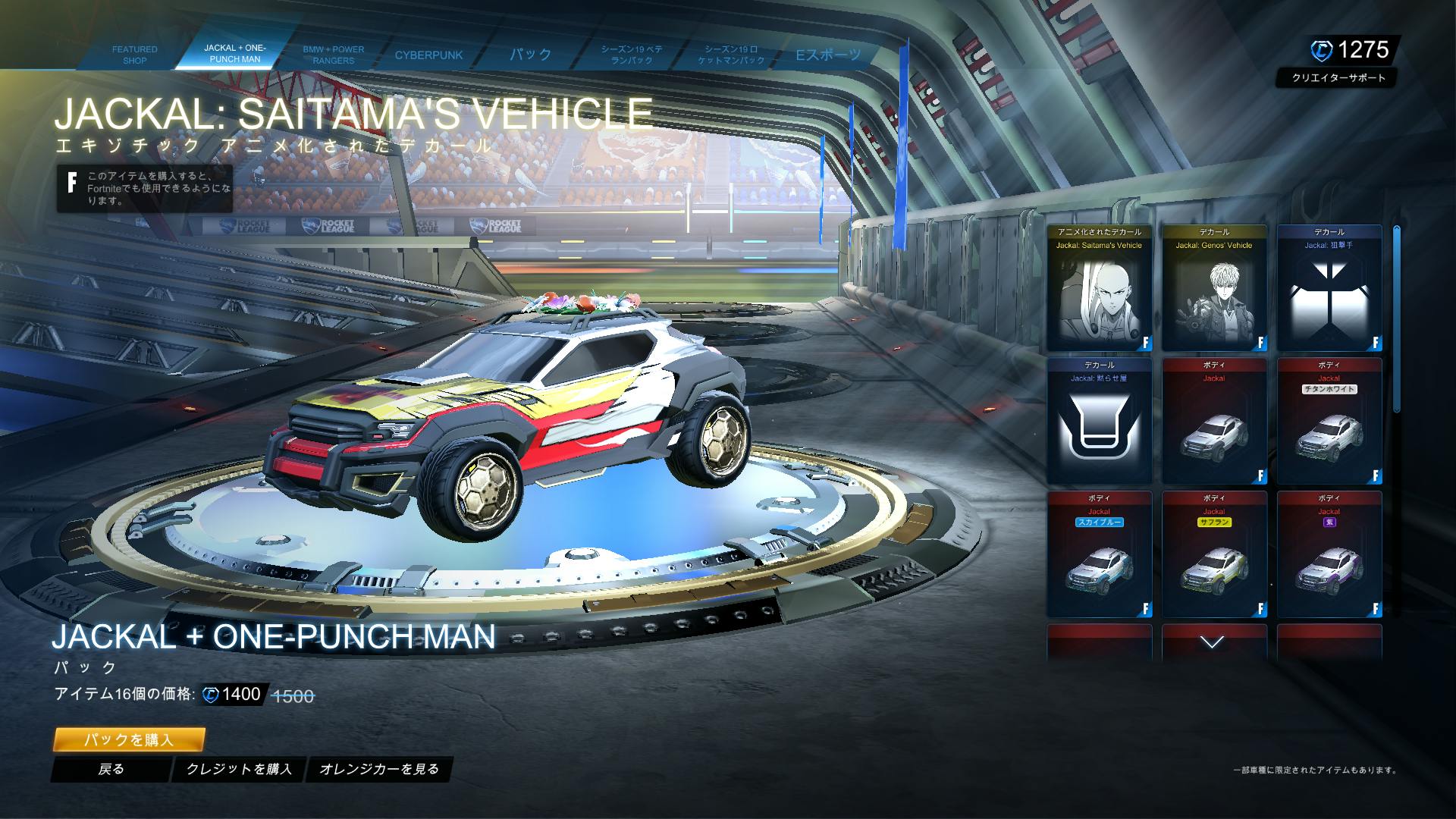The height and width of the screenshot is (819, 1456).
Task: Choose the Jackal: 狙撃手 decal tile
Action: pos(1329,288)
